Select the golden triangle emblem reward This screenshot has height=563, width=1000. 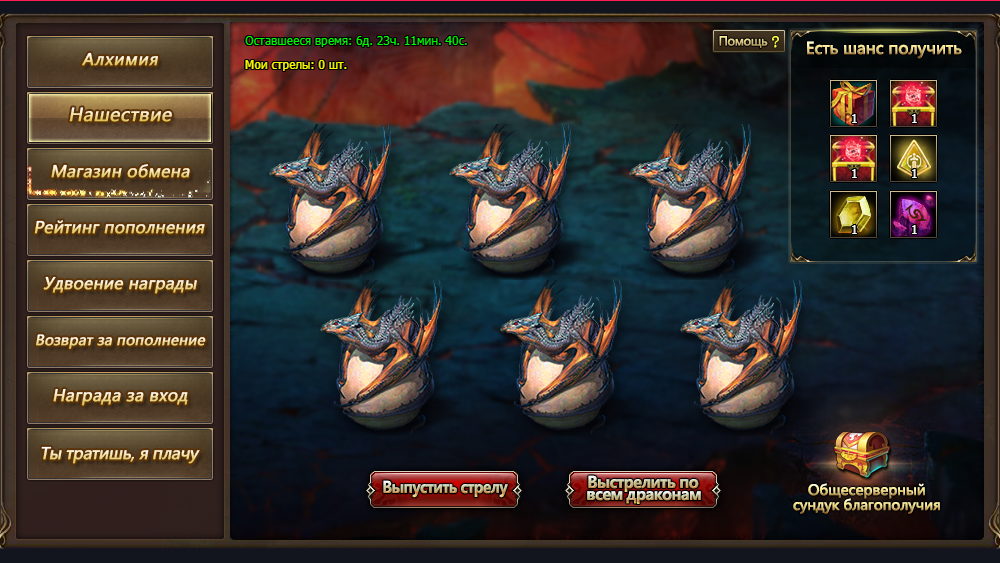pos(913,158)
